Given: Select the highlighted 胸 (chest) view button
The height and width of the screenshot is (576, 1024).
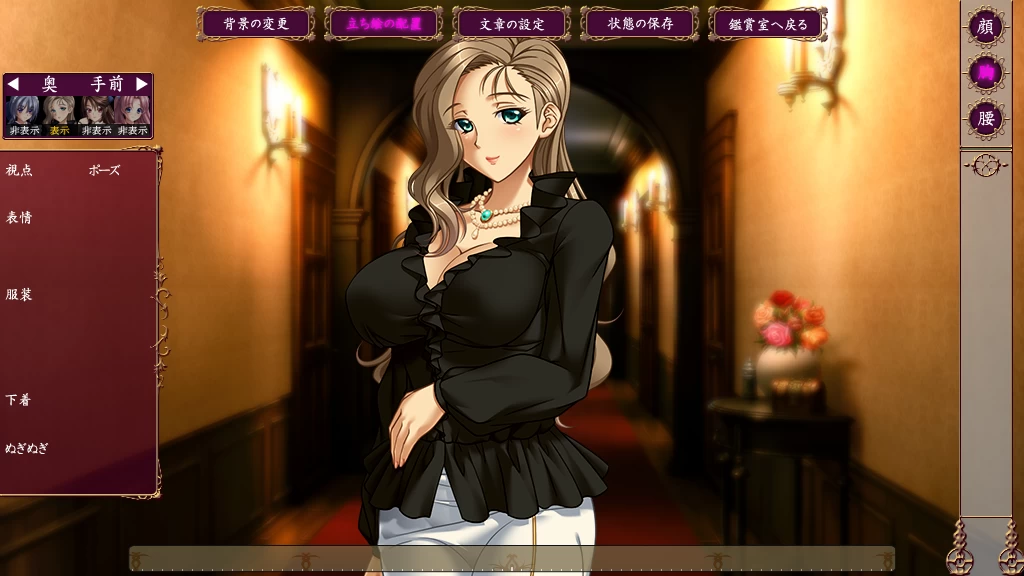Looking at the screenshot, I should click(x=986, y=72).
